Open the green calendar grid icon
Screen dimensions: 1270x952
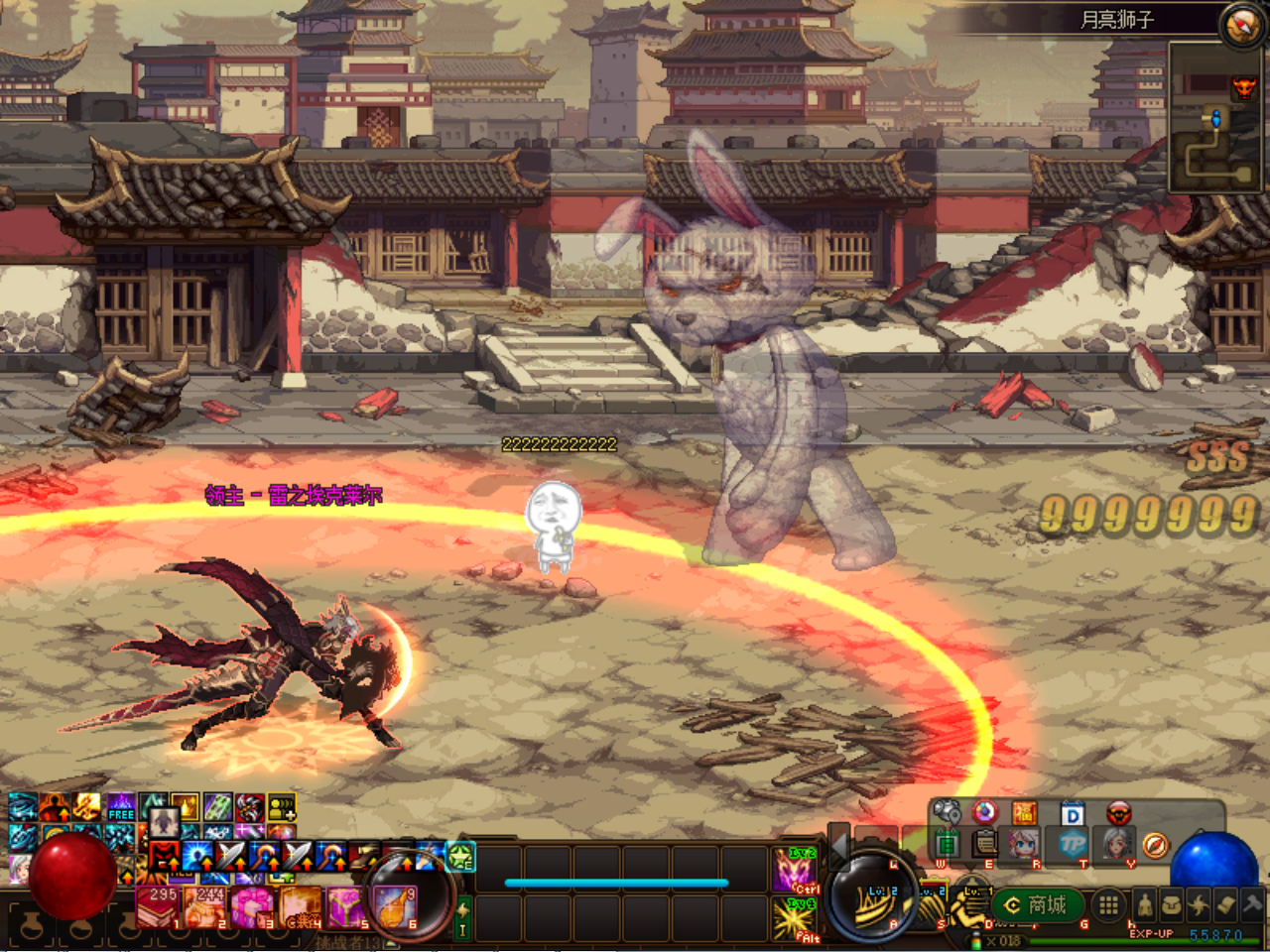(947, 844)
